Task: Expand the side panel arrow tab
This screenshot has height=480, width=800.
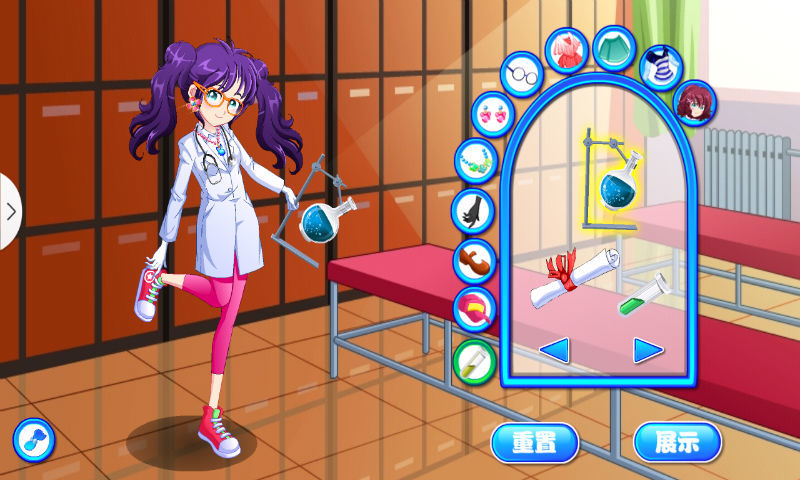Action: pos(10,211)
